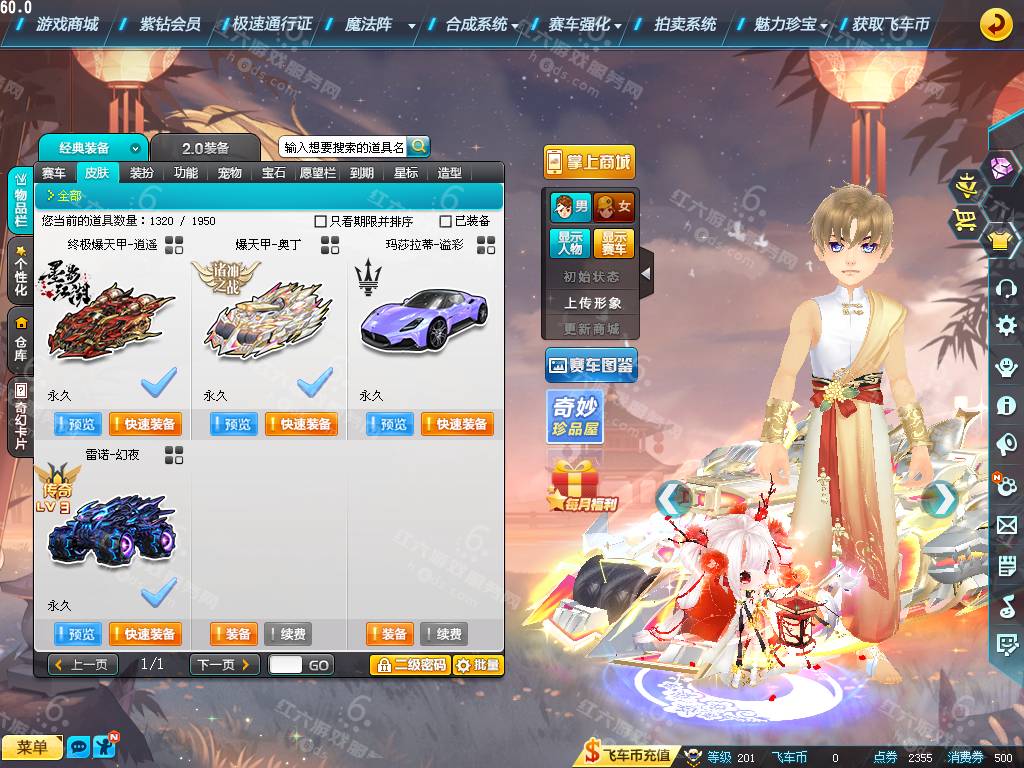The height and width of the screenshot is (768, 1024).
Task: Open the 二级密码 secondary password button
Action: (409, 665)
